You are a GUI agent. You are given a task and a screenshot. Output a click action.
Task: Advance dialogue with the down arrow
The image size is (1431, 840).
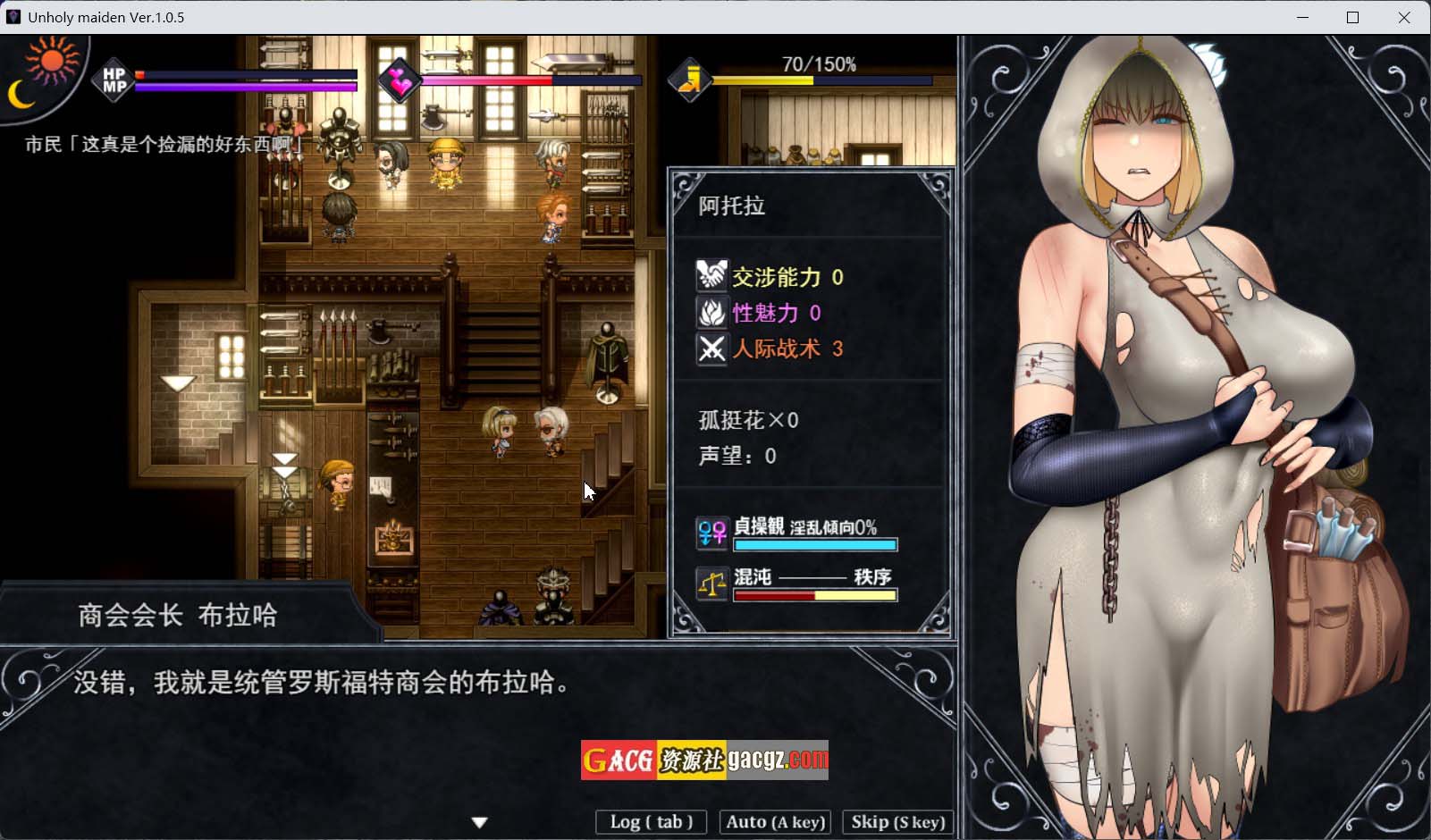point(480,822)
